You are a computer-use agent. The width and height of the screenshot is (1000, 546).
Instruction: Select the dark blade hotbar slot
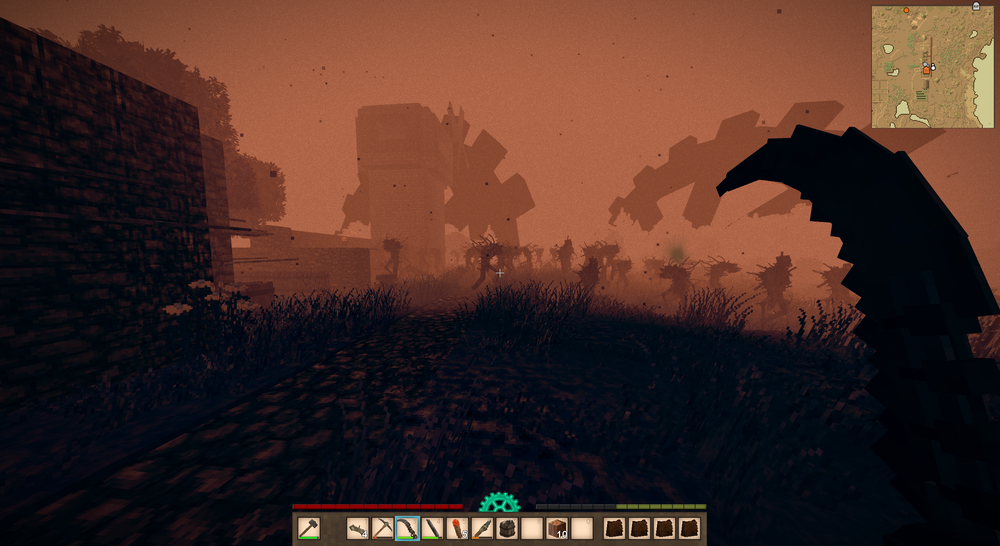pyautogui.click(x=432, y=529)
